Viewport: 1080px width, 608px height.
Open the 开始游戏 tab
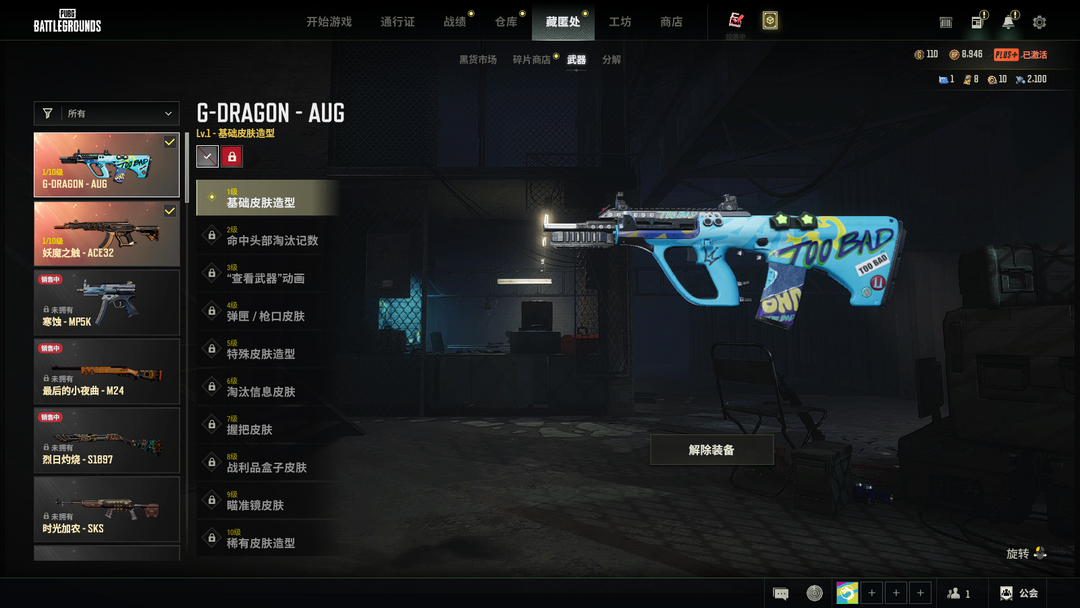[329, 22]
